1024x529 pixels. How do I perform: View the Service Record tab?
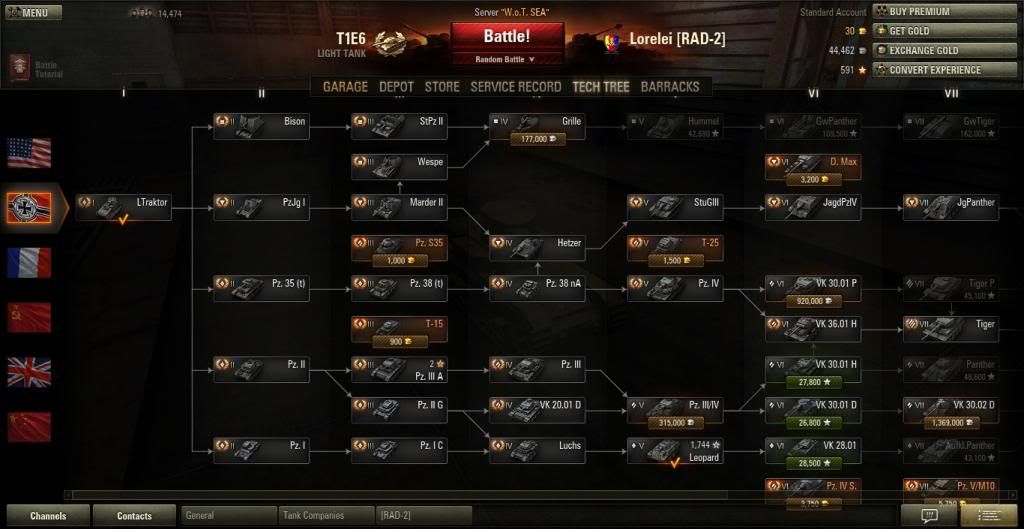(515, 87)
